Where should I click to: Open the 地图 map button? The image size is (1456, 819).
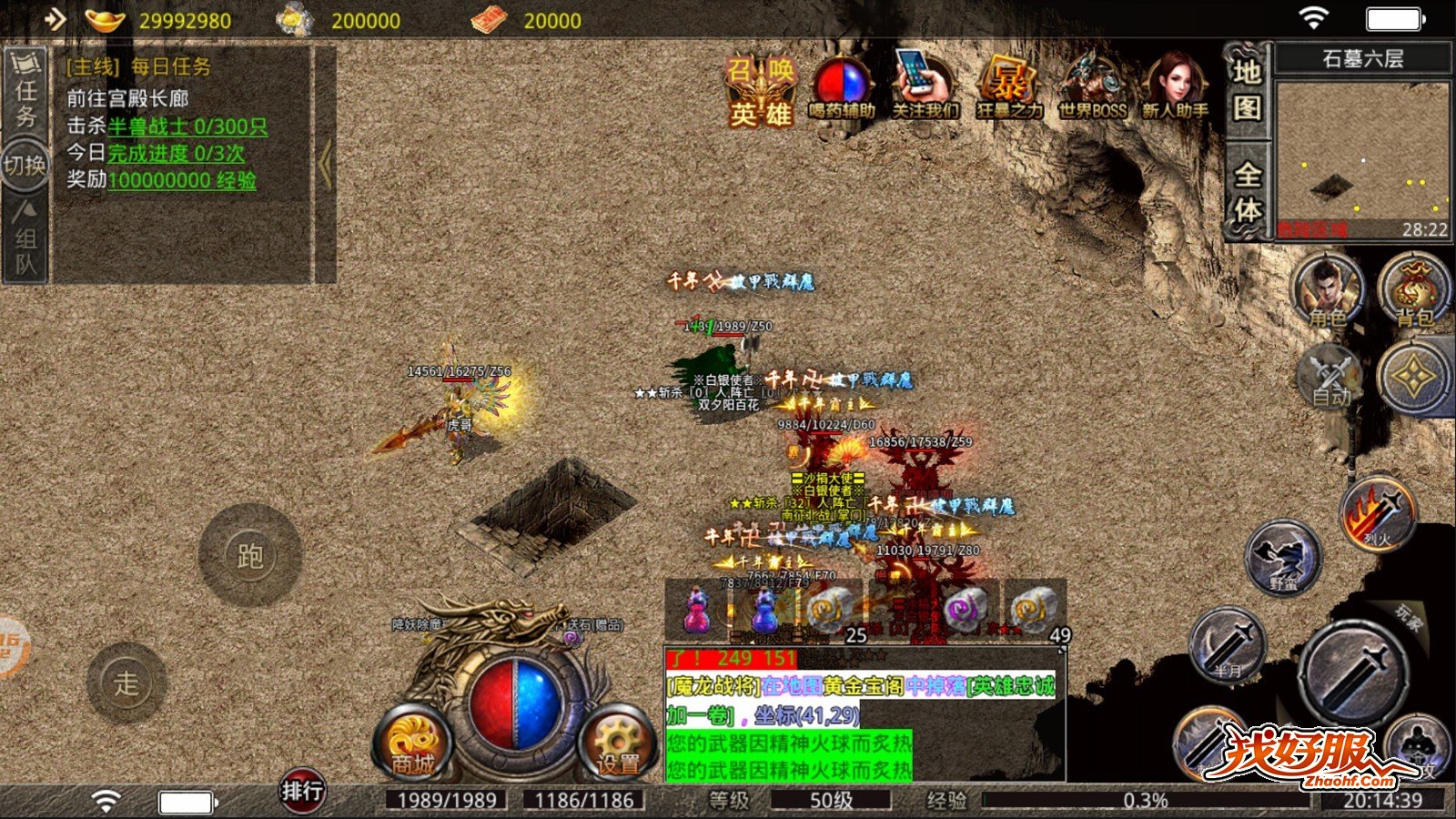coord(1247,89)
